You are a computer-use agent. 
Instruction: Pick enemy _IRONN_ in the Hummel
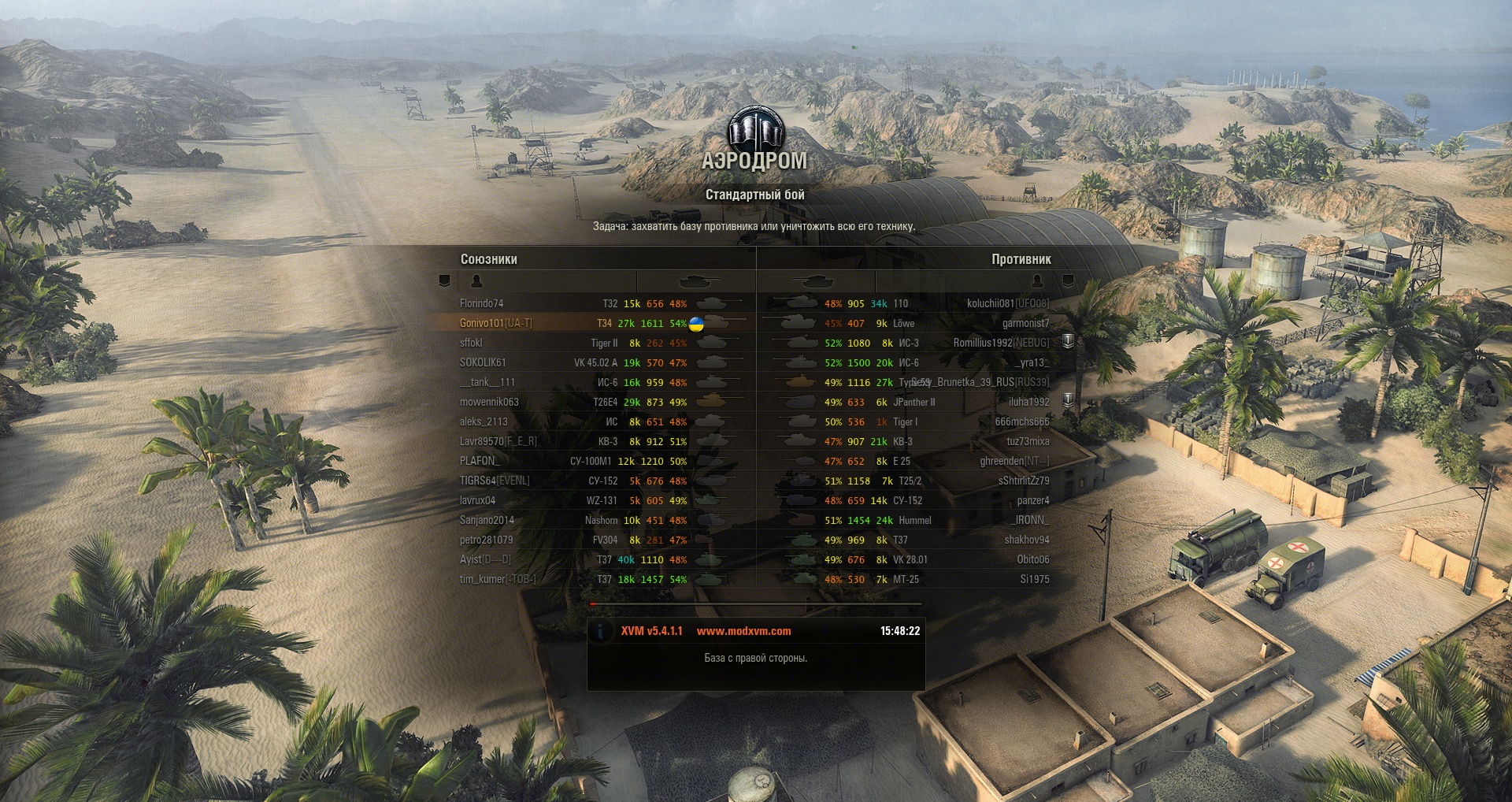[1030, 520]
